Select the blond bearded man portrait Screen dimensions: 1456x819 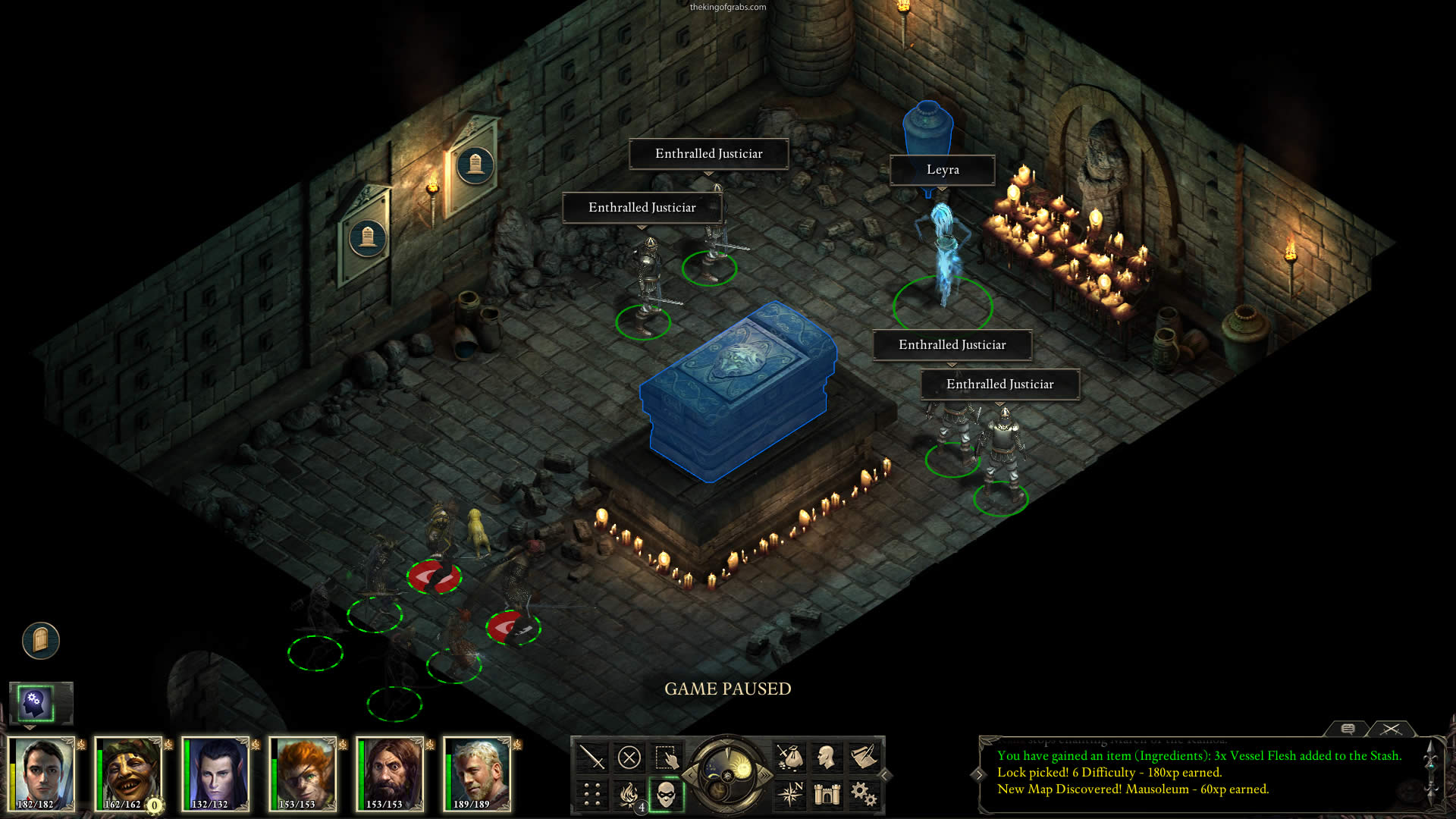(x=476, y=773)
